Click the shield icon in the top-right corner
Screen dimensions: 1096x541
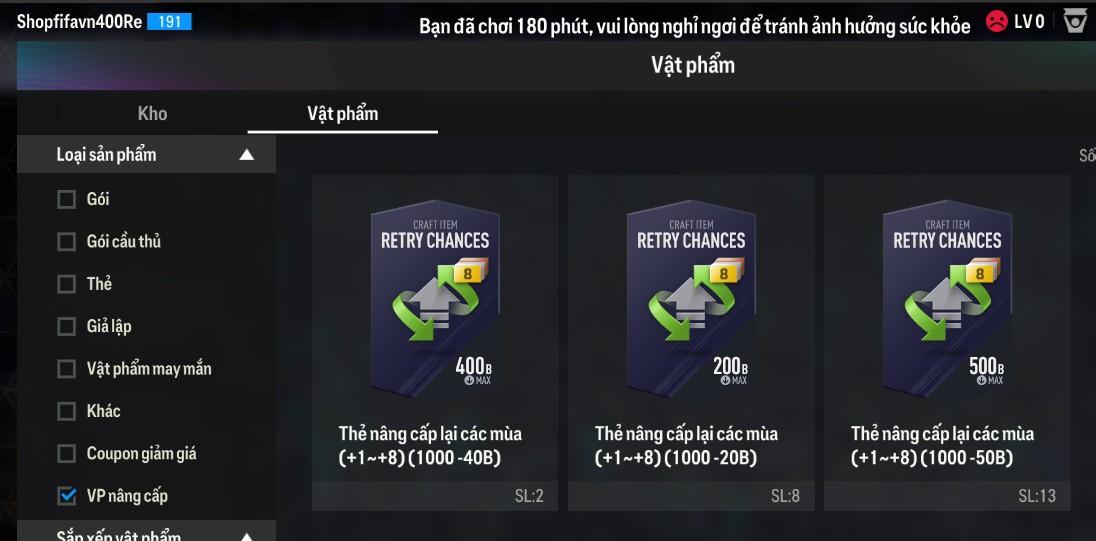(1075, 21)
